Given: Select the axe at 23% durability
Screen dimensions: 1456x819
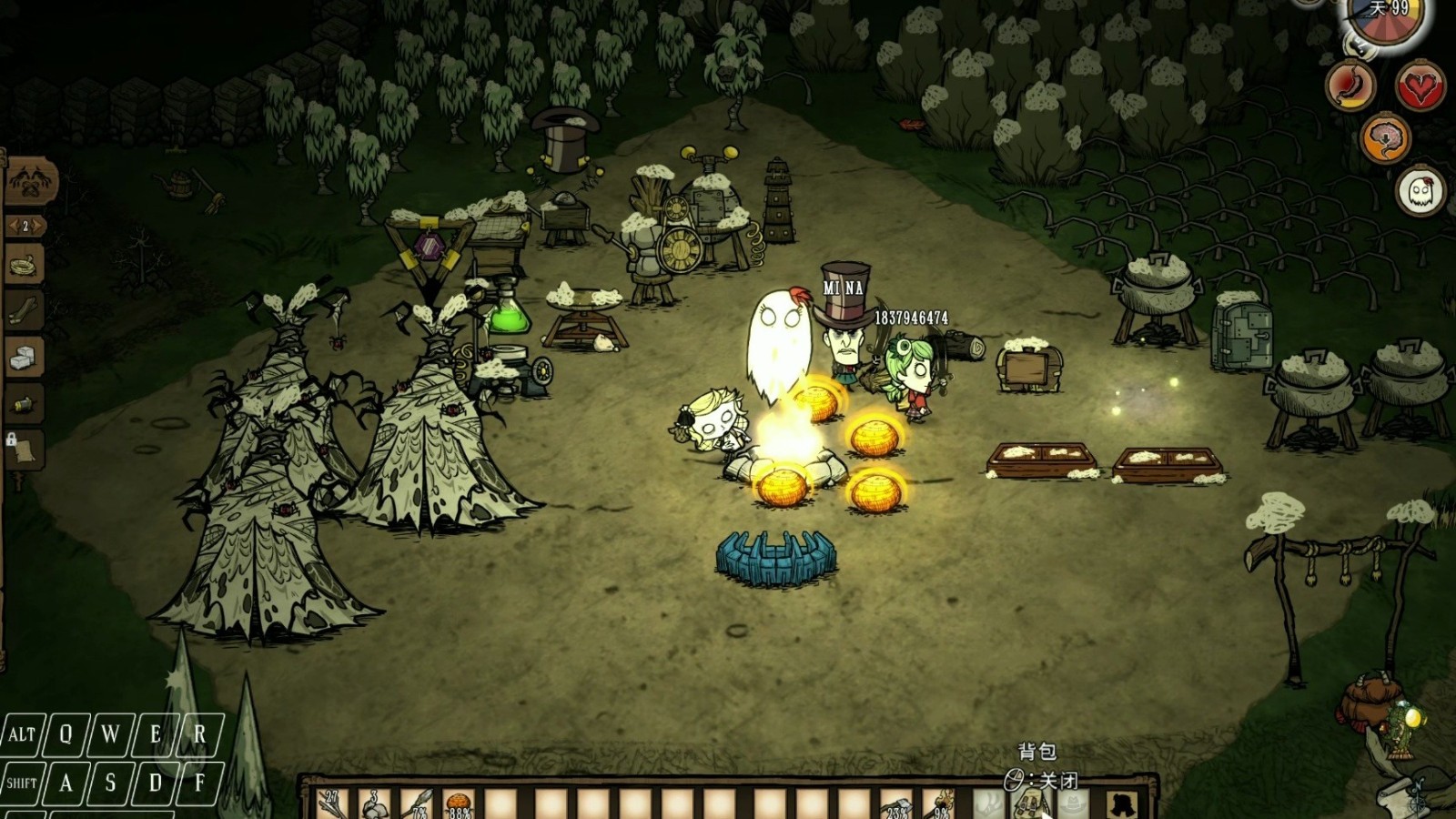Looking at the screenshot, I should click(896, 804).
